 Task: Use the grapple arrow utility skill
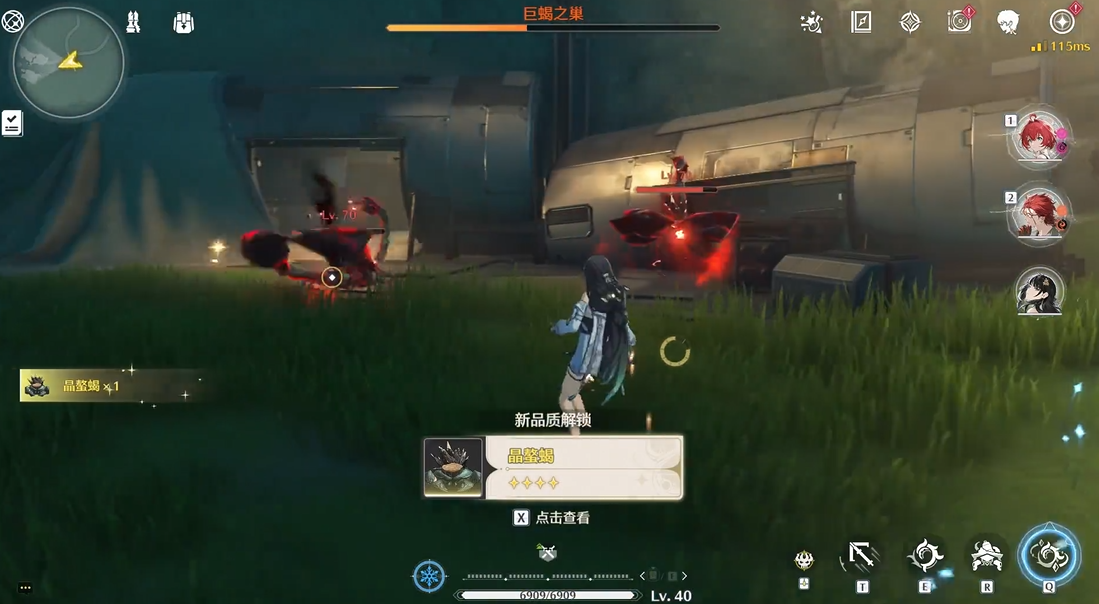tap(861, 555)
